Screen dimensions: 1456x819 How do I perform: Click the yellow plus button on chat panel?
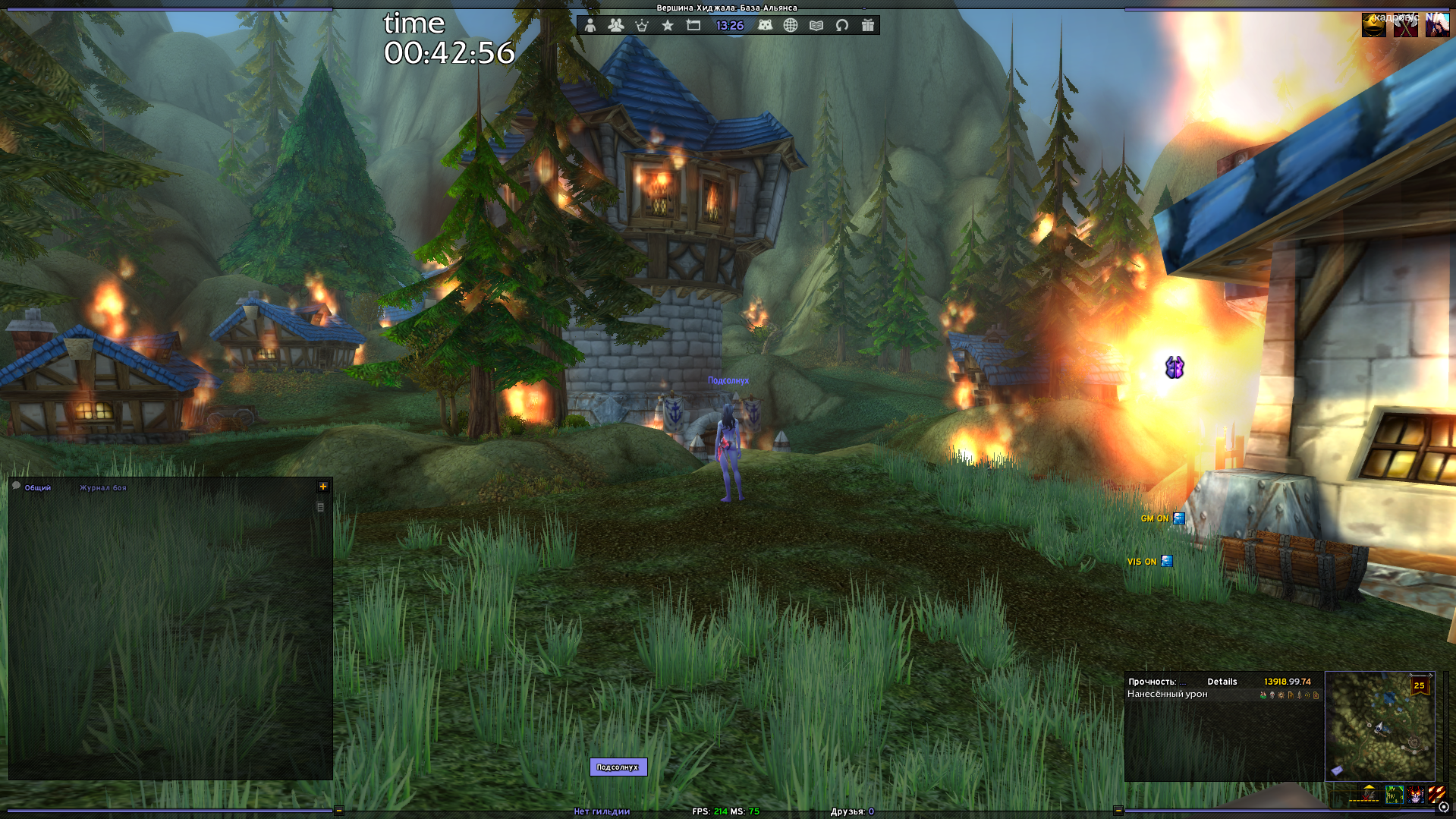(x=323, y=487)
